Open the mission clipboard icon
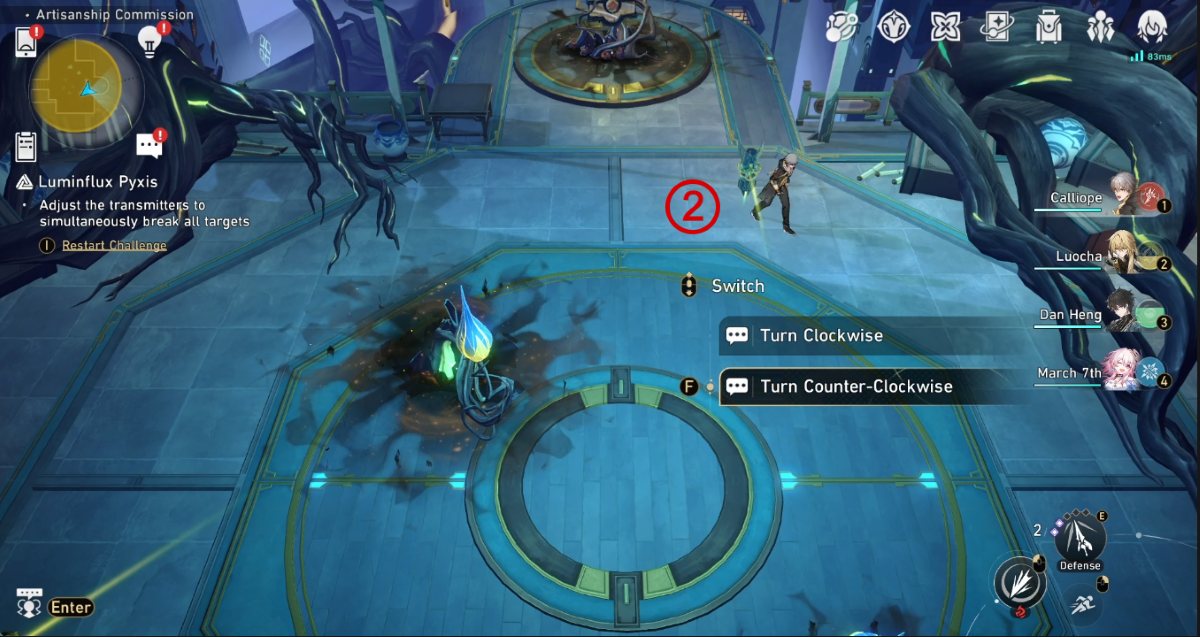Screen dimensions: 1200x637 pos(27,146)
